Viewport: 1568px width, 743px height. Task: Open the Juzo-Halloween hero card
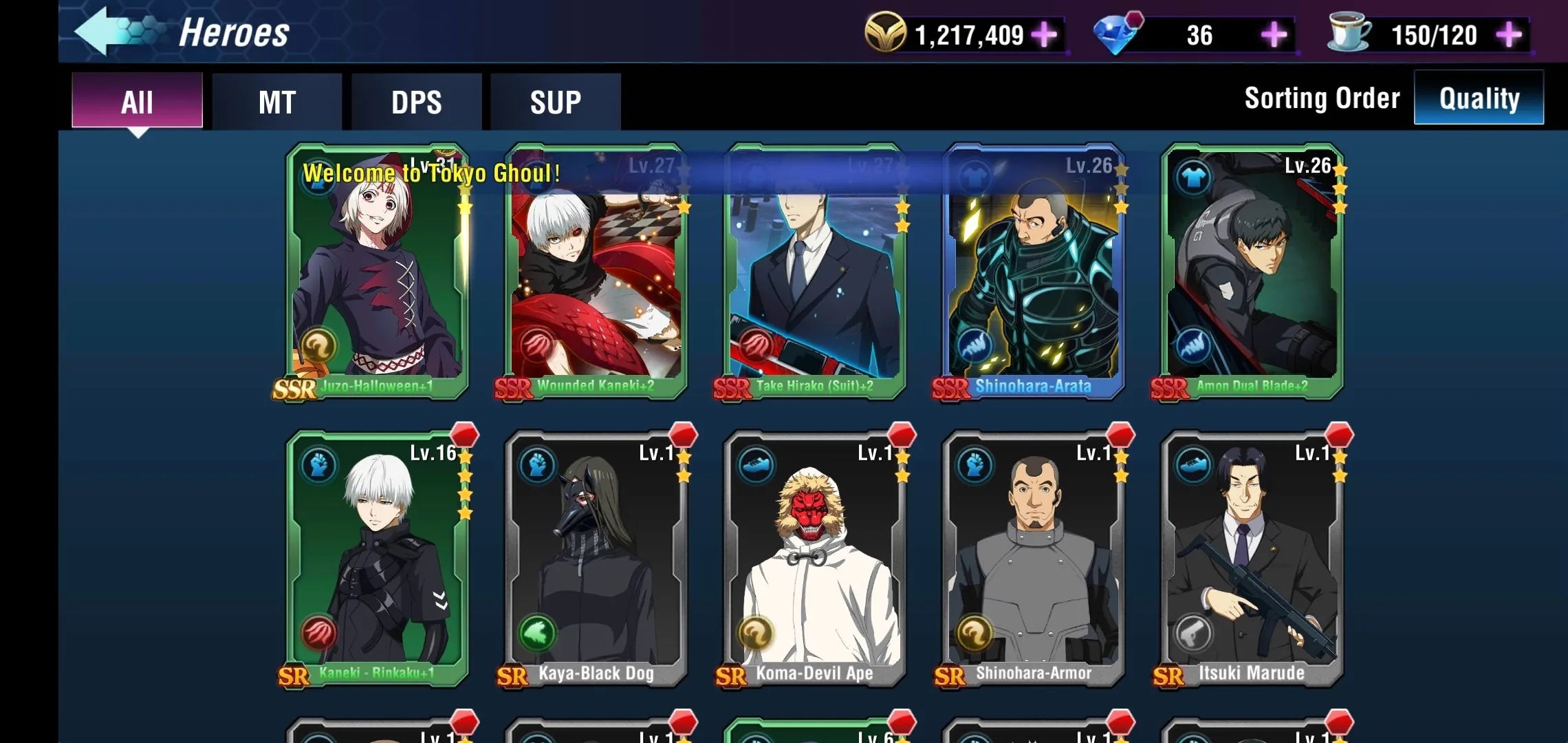point(377,275)
